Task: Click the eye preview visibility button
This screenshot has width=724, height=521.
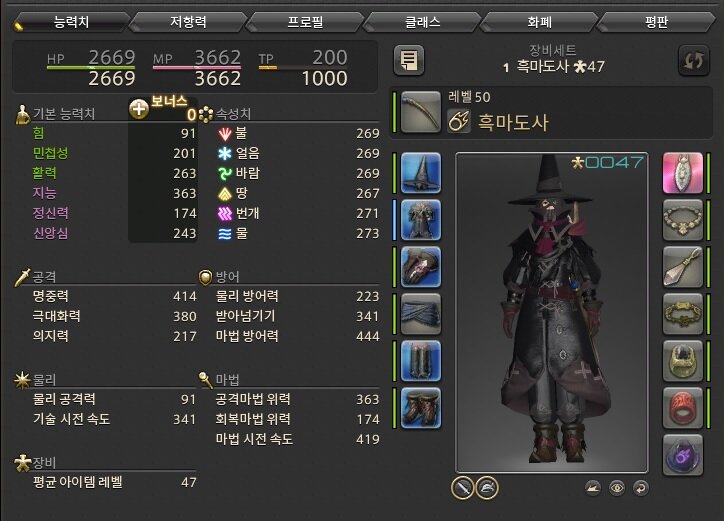Action: [x=618, y=488]
